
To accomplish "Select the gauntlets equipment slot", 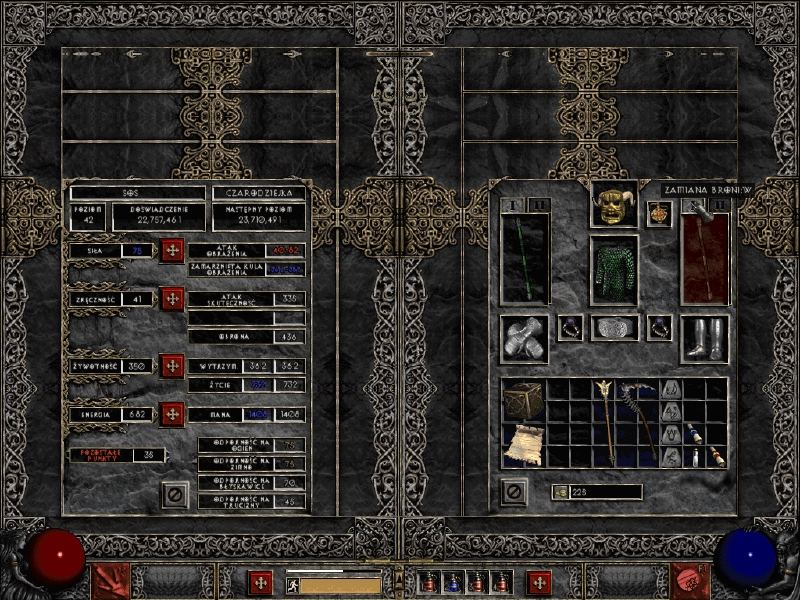I will coord(525,340).
